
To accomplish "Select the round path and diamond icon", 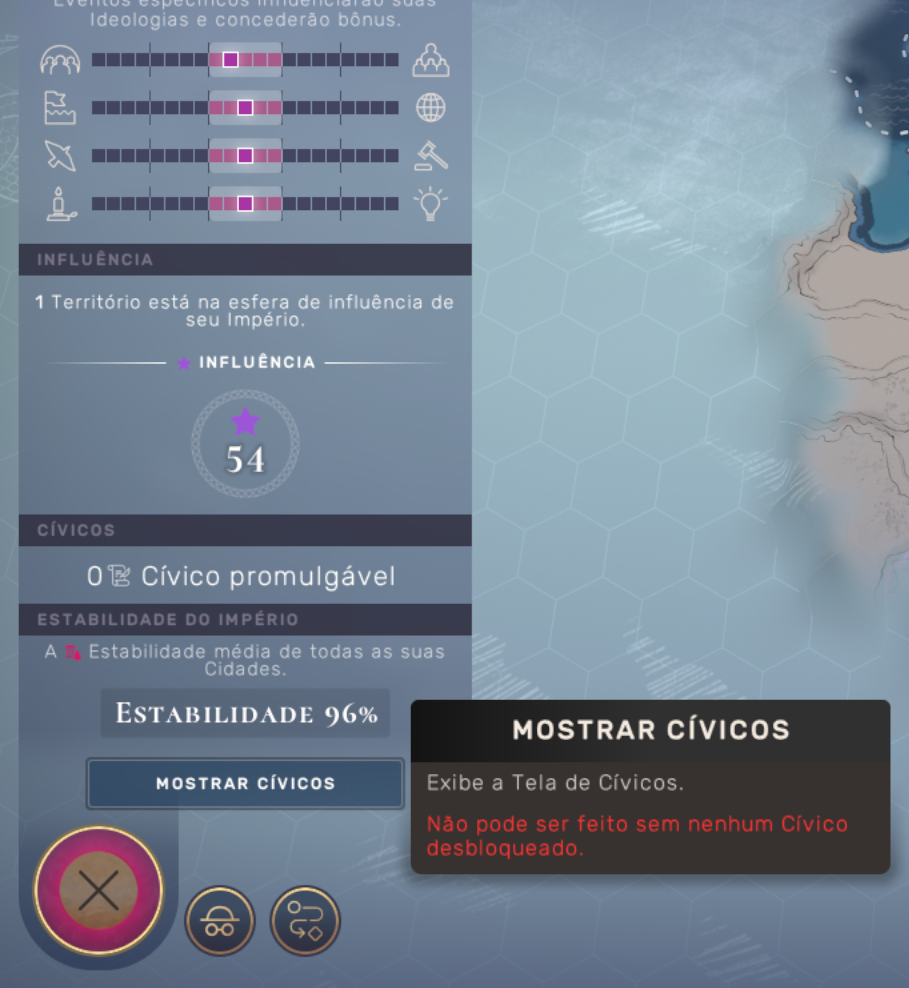I will 305,921.
